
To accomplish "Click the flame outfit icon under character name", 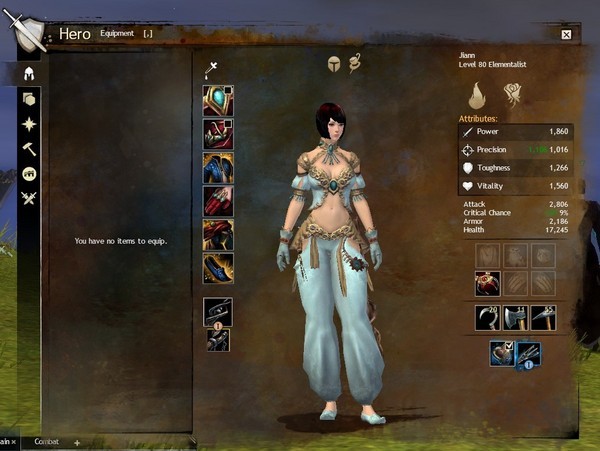I will 478,95.
